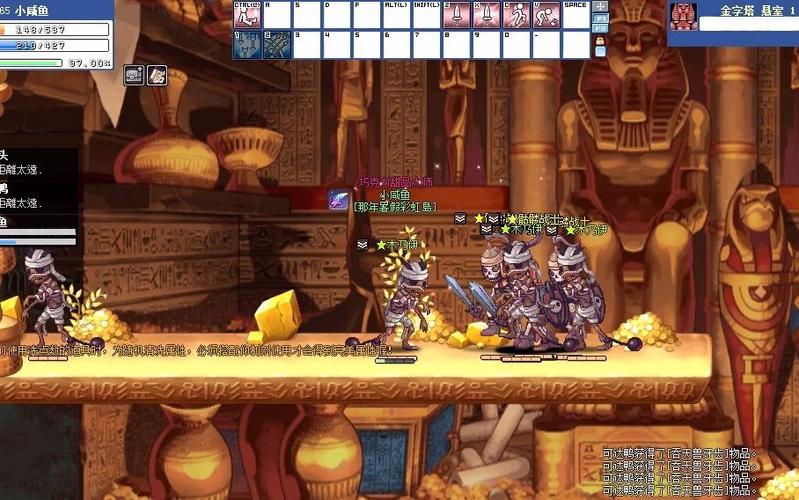Switch hotbar to the F2 page
Screen dimensions: 799x500
click(600, 29)
